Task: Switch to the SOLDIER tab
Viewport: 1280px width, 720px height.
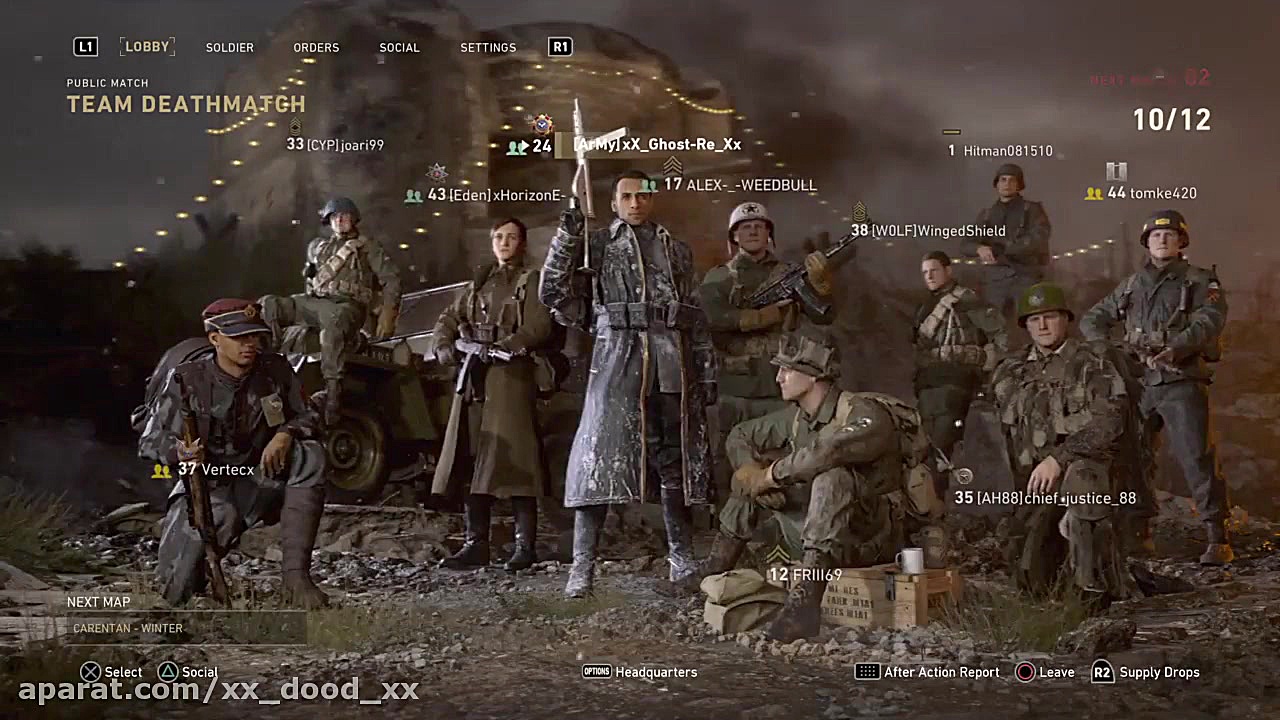Action: tap(229, 47)
